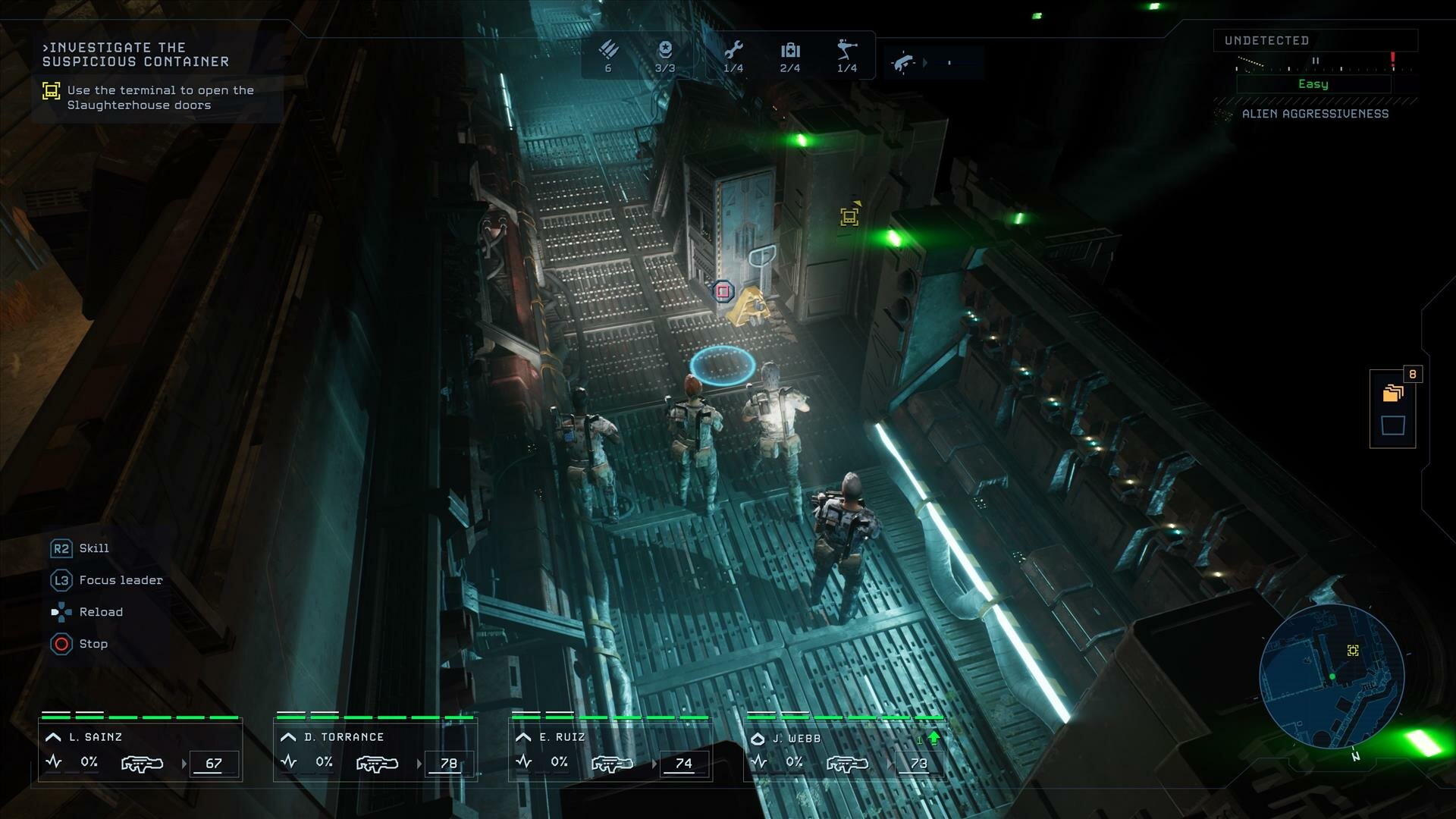The height and width of the screenshot is (819, 1456).
Task: Open the collected files folder icon
Action: 1392,393
